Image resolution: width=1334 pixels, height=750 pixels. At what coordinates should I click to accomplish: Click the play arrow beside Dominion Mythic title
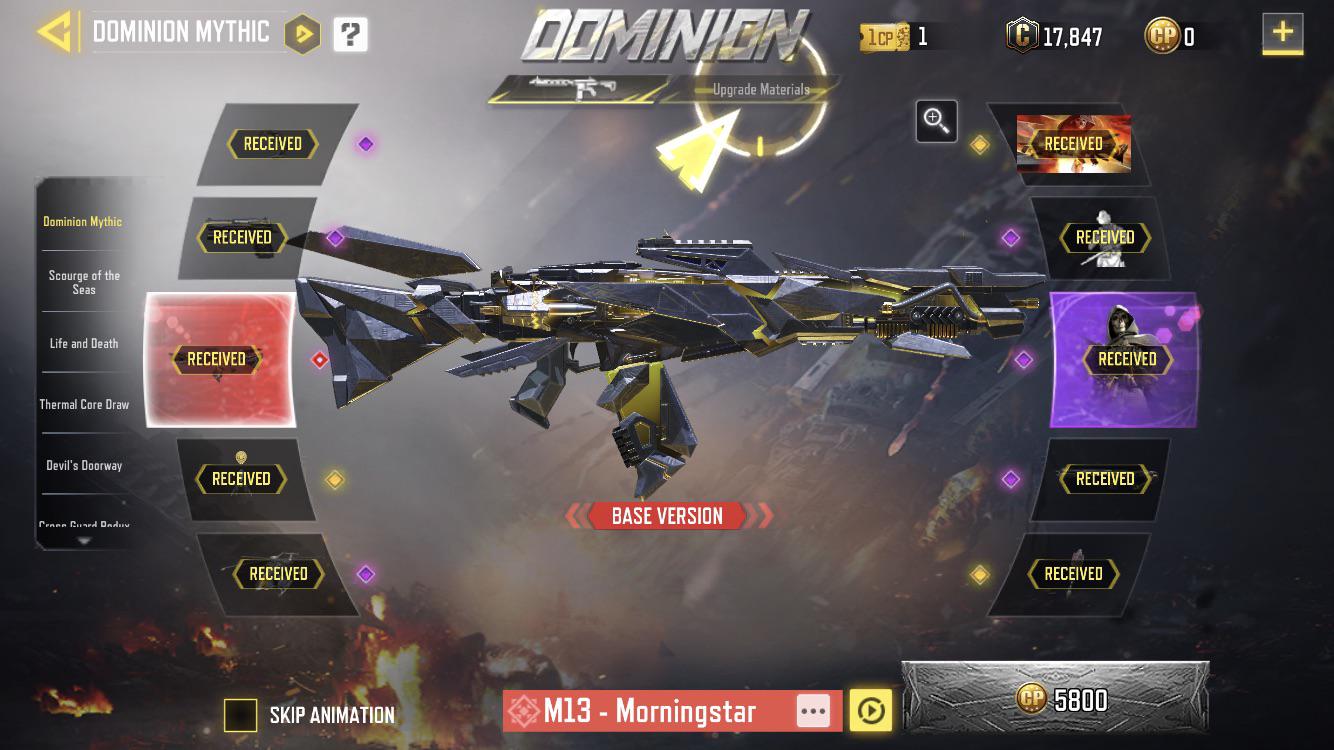coord(303,33)
